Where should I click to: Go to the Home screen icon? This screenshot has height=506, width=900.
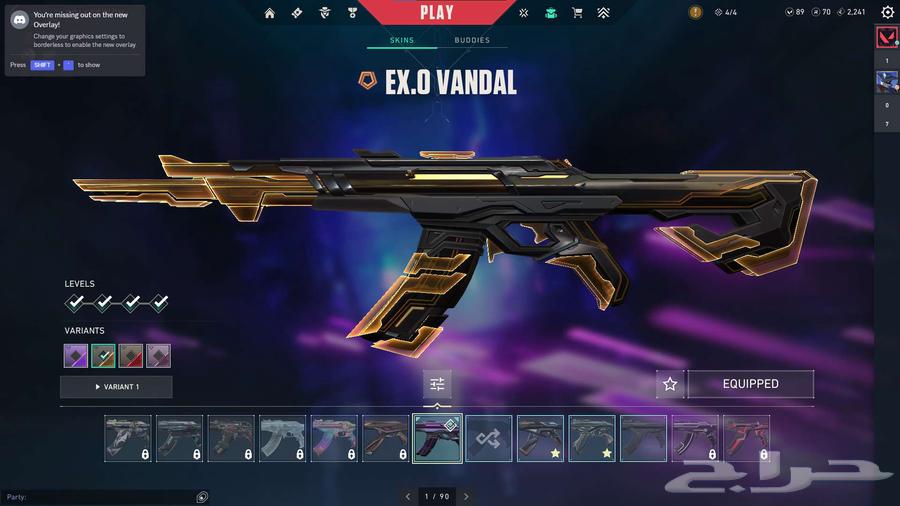pos(270,13)
